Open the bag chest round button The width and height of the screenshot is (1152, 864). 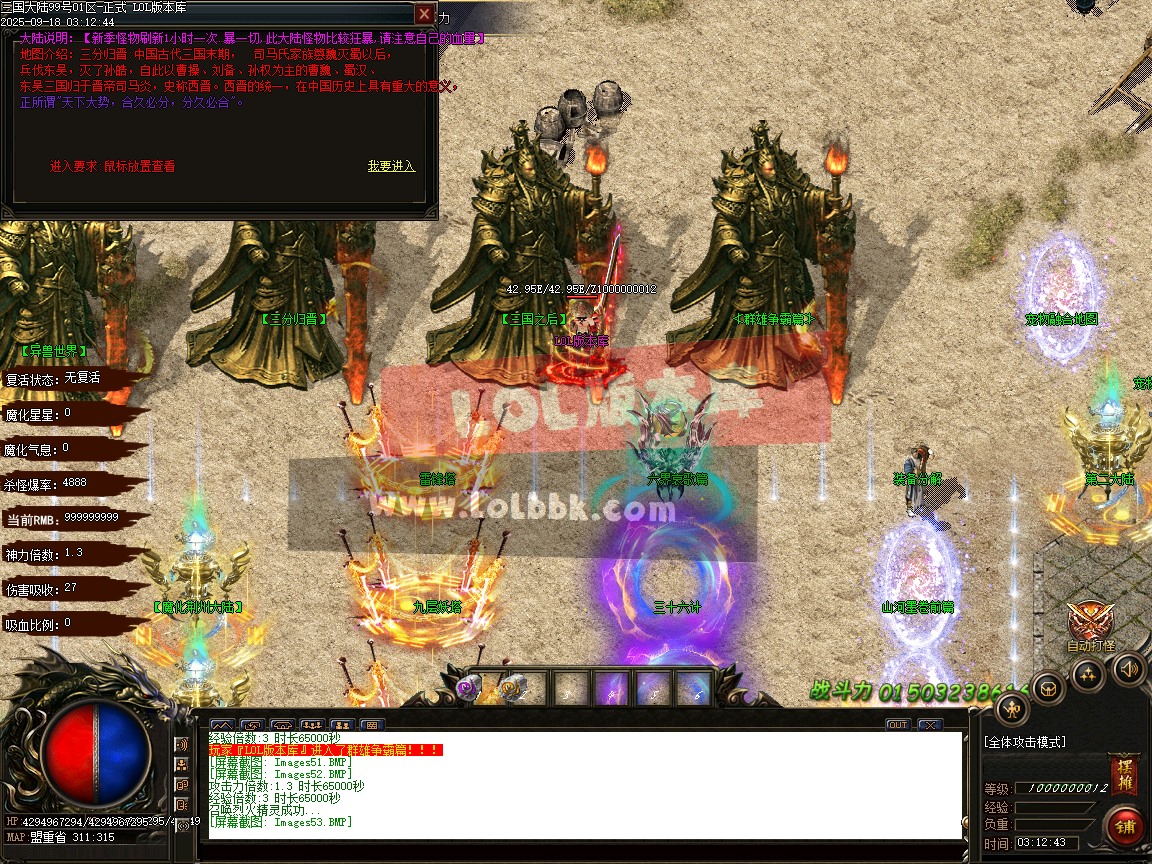(1047, 688)
